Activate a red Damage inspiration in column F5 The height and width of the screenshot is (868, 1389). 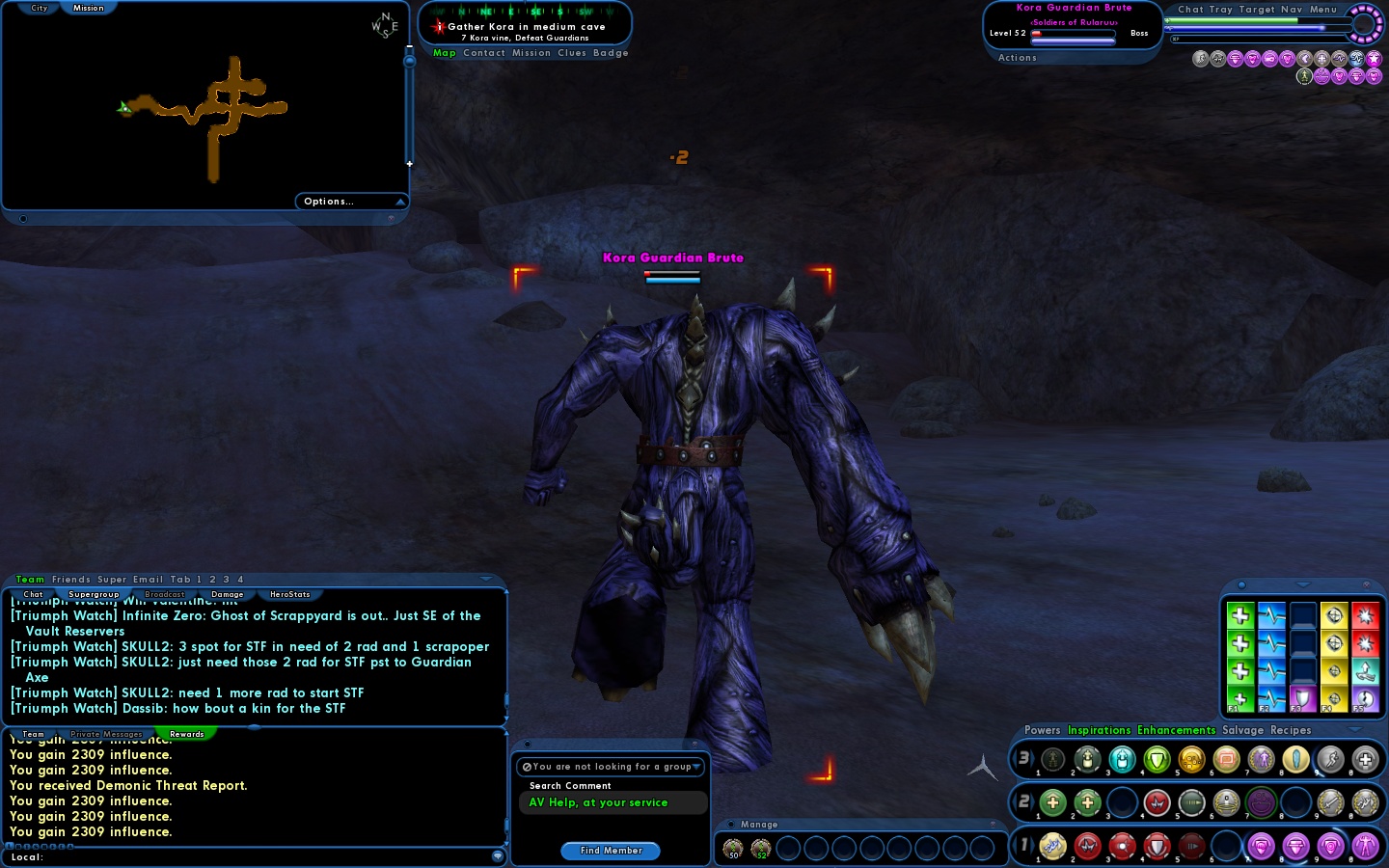point(1366,617)
